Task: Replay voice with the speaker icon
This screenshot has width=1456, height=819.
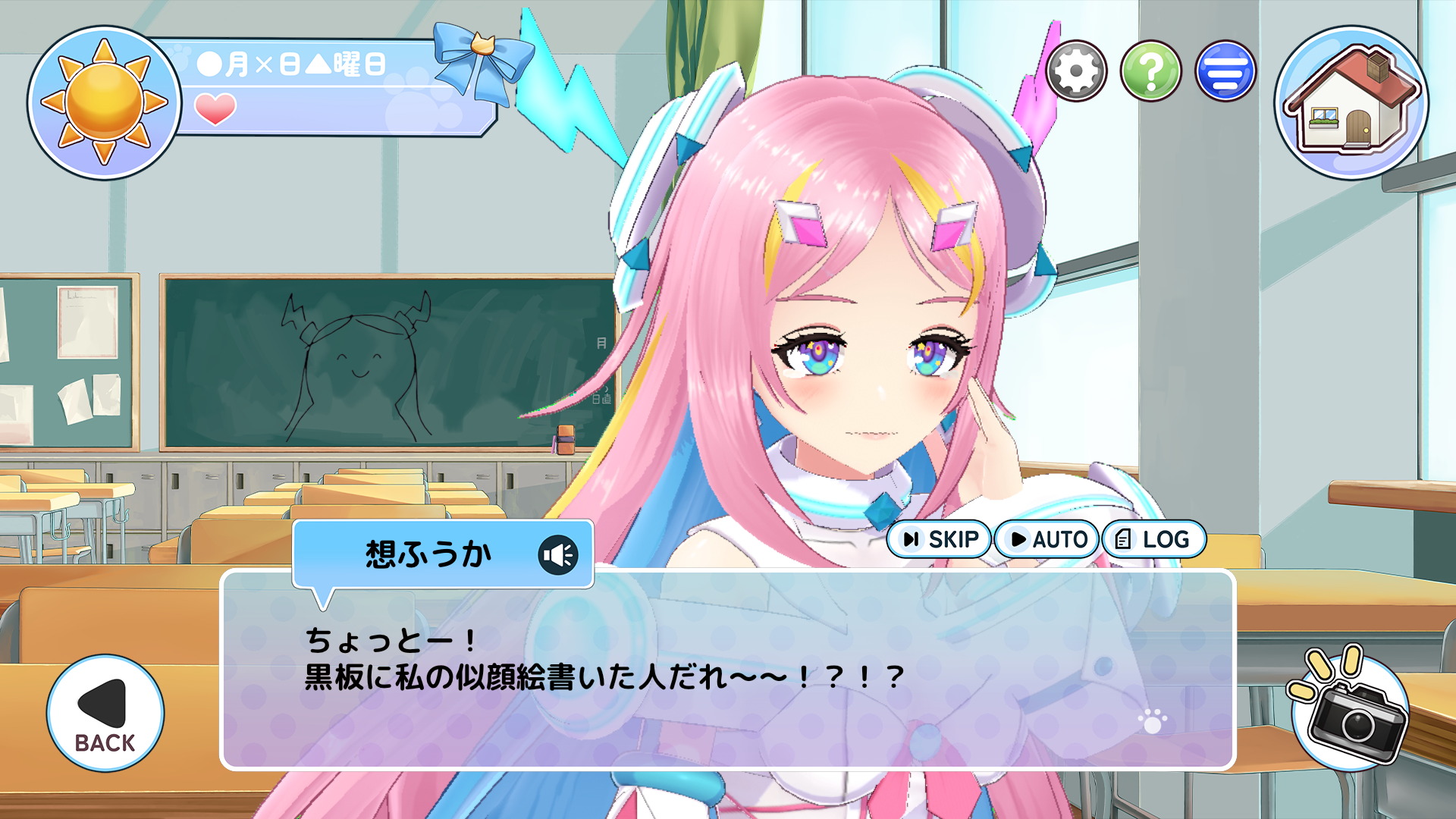Action: click(x=558, y=555)
